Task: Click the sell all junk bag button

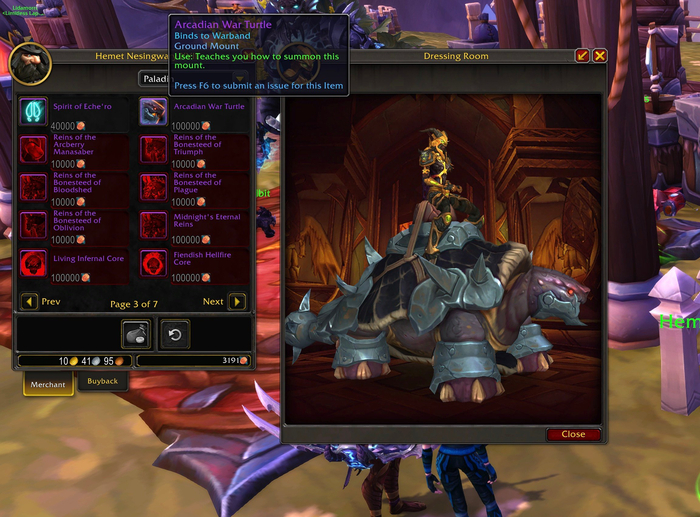Action: coord(136,334)
